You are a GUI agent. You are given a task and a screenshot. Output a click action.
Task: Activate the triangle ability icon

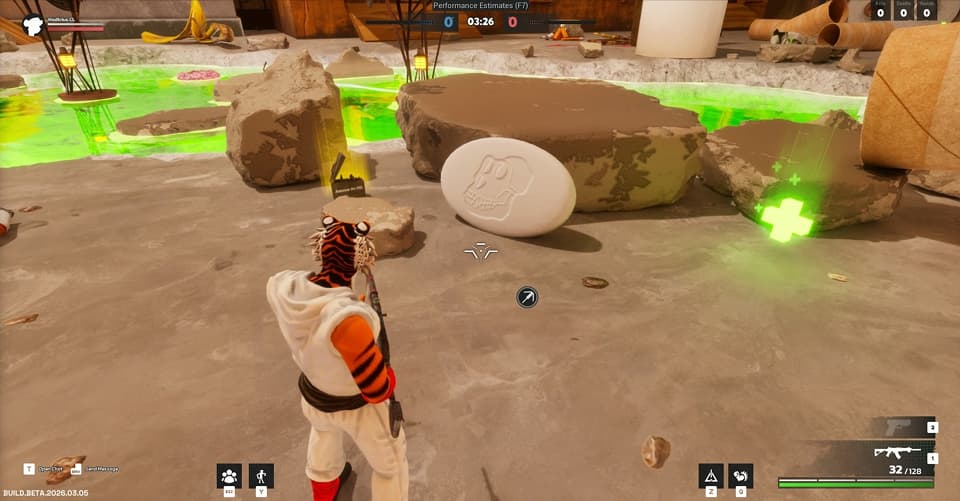click(711, 476)
